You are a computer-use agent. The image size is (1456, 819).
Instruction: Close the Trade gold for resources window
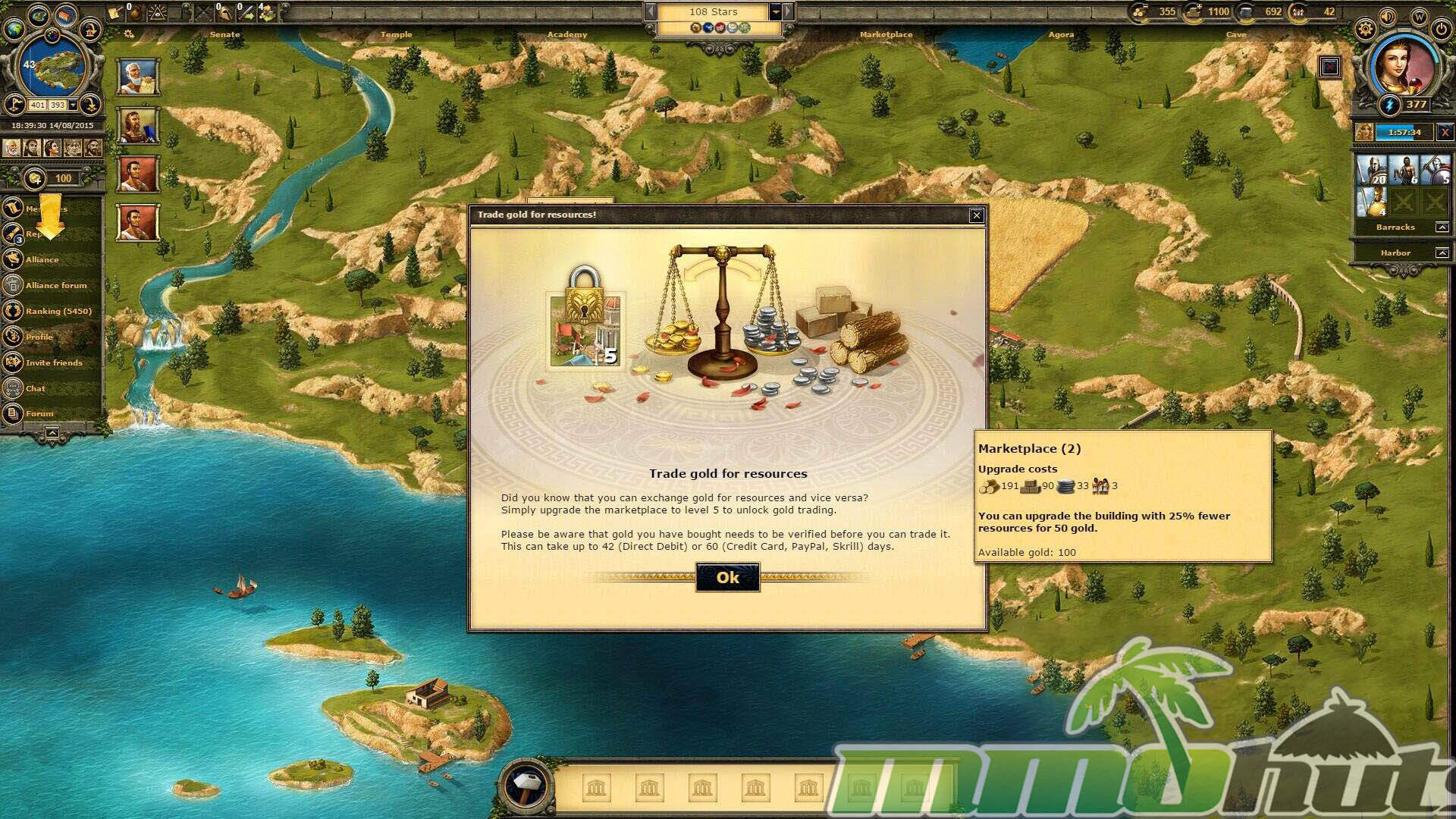(x=977, y=215)
